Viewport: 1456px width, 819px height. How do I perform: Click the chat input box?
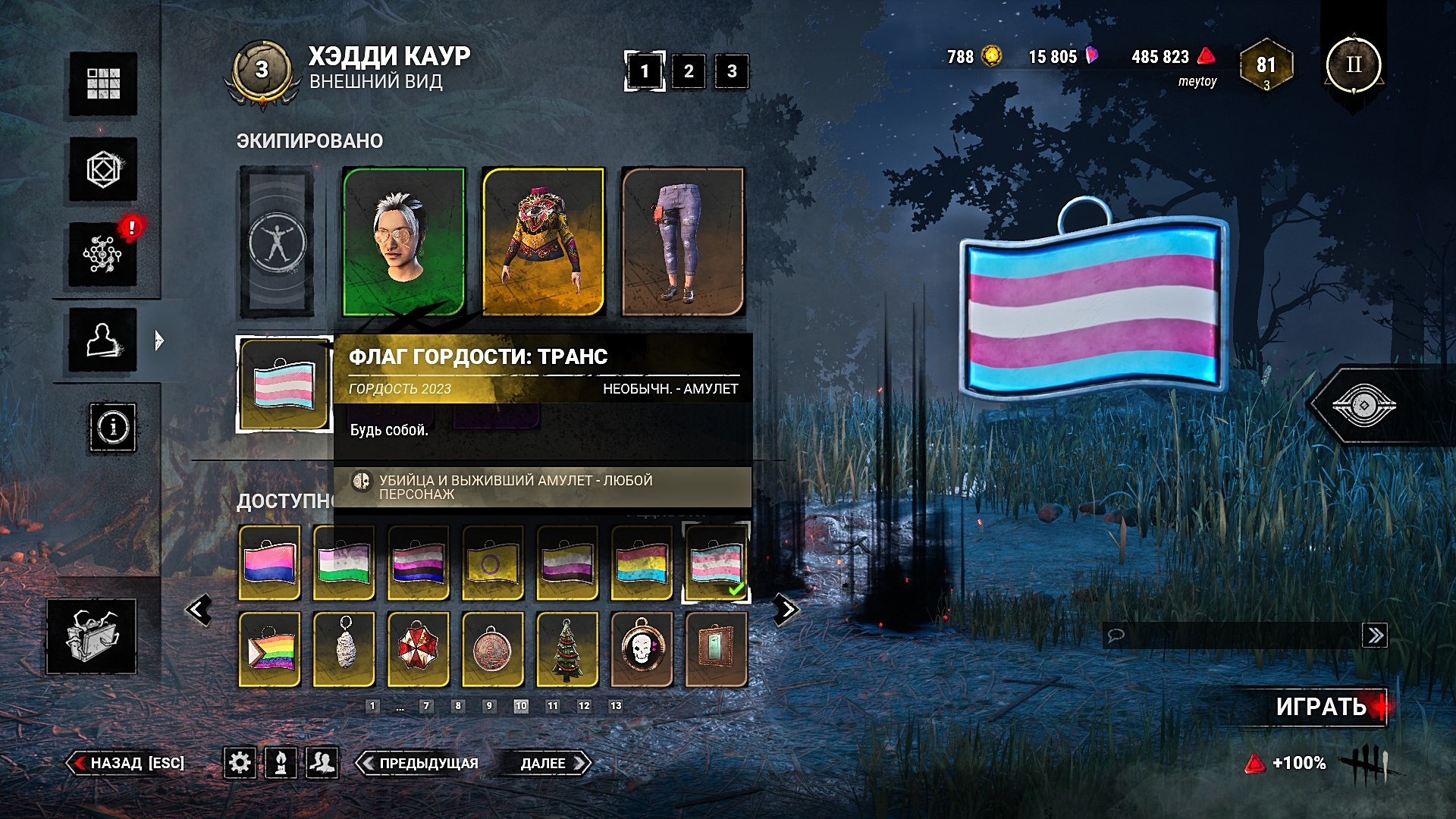(x=1232, y=635)
